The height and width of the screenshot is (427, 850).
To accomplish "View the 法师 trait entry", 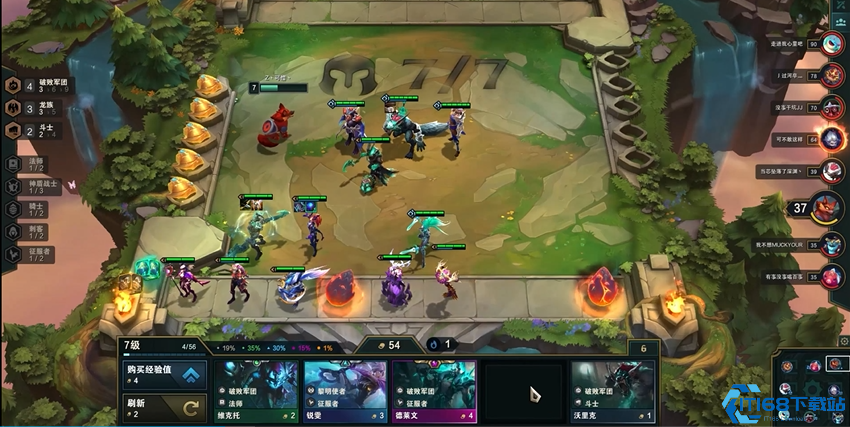I will coord(30,162).
